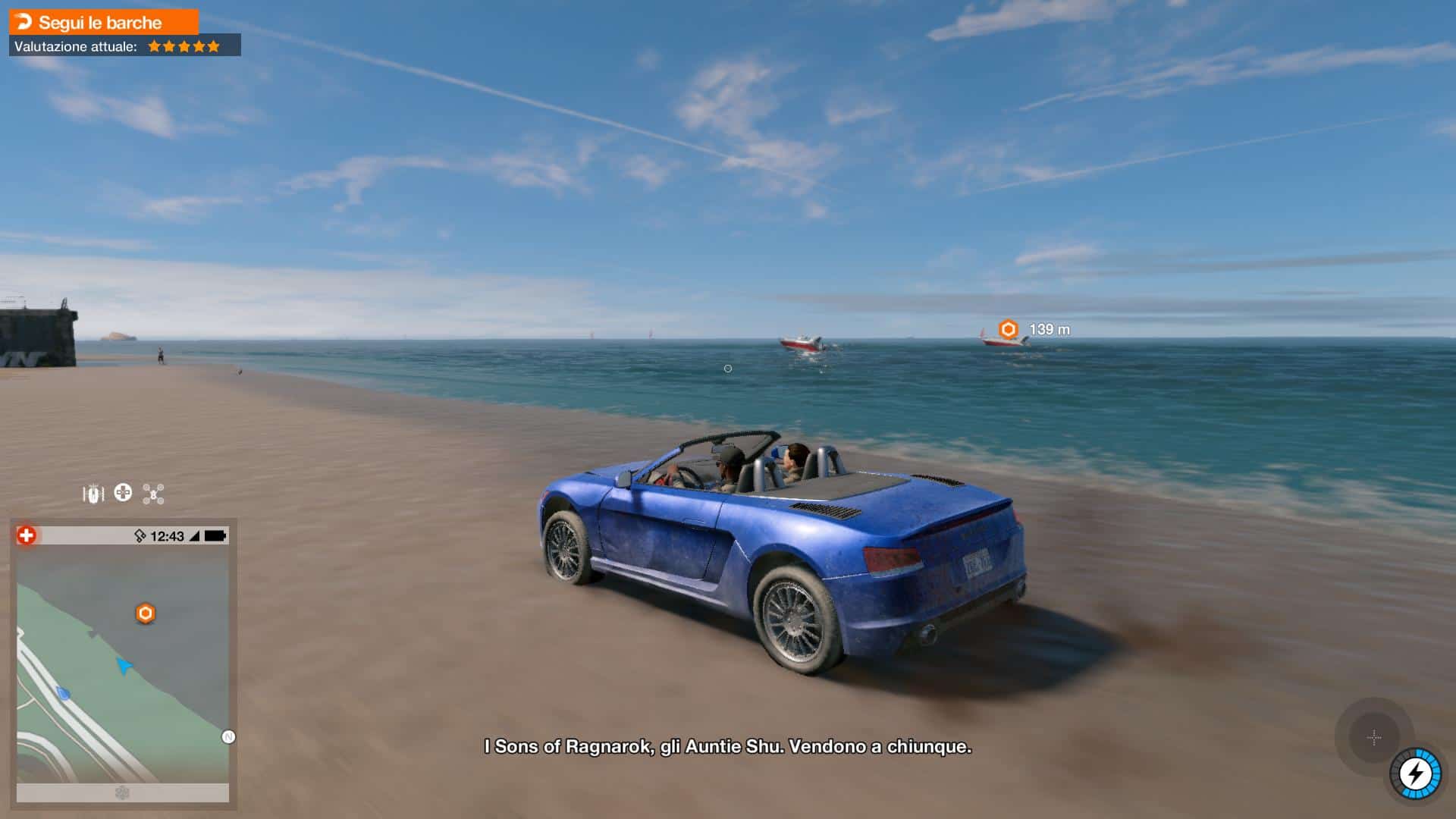1456x819 pixels.
Task: Select the blue vehicle marker on minimap
Action: (x=64, y=693)
